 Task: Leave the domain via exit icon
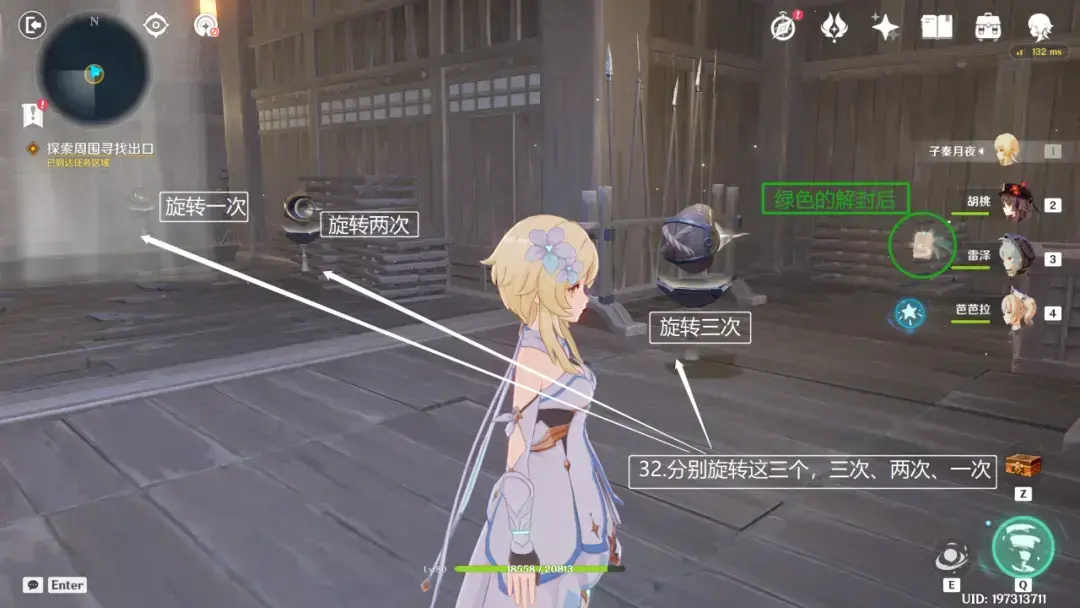[33, 25]
